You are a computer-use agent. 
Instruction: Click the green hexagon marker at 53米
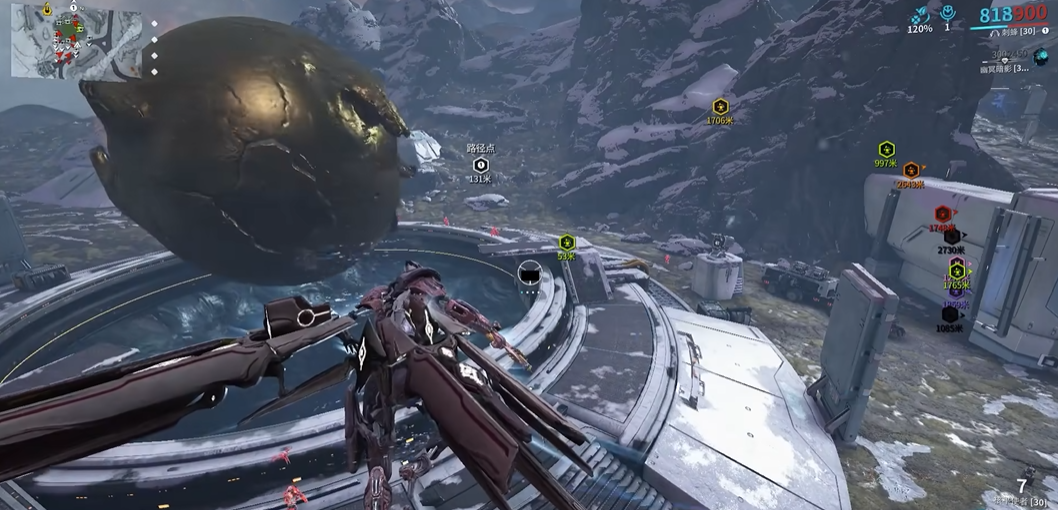point(567,242)
